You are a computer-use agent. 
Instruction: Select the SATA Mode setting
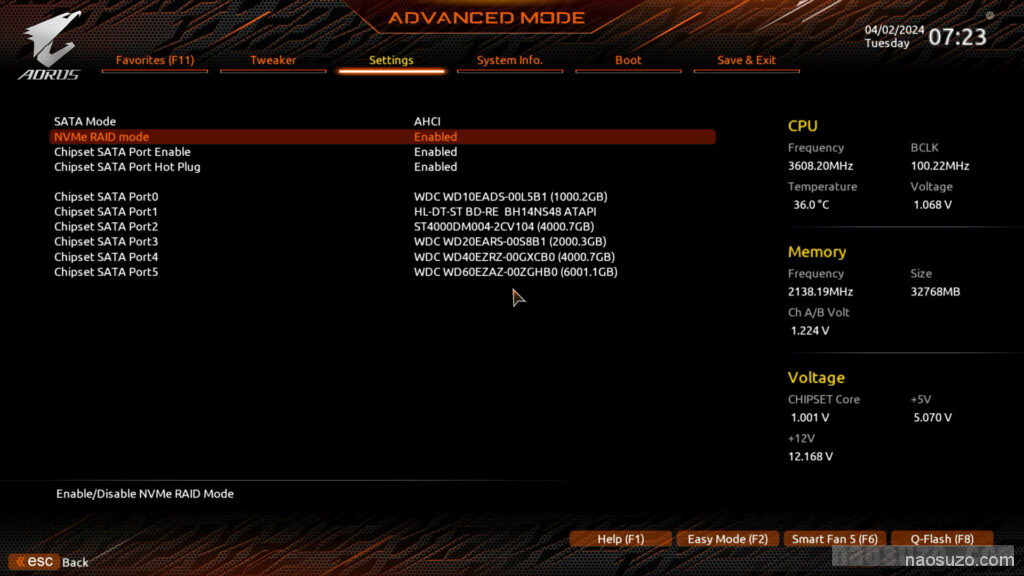pos(85,121)
